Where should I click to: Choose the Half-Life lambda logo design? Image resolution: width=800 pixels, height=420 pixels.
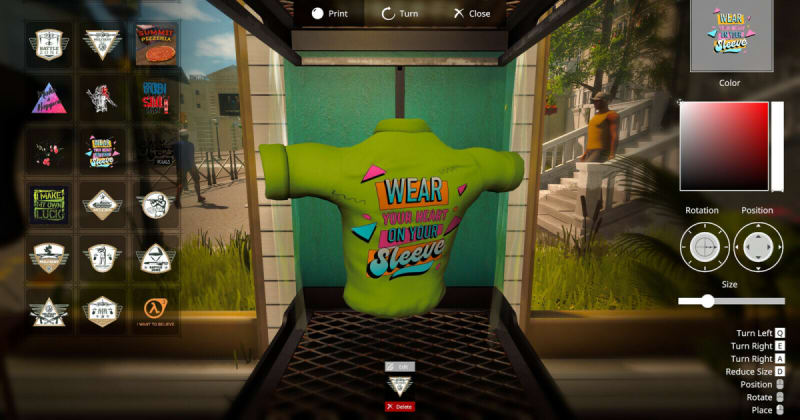156,308
